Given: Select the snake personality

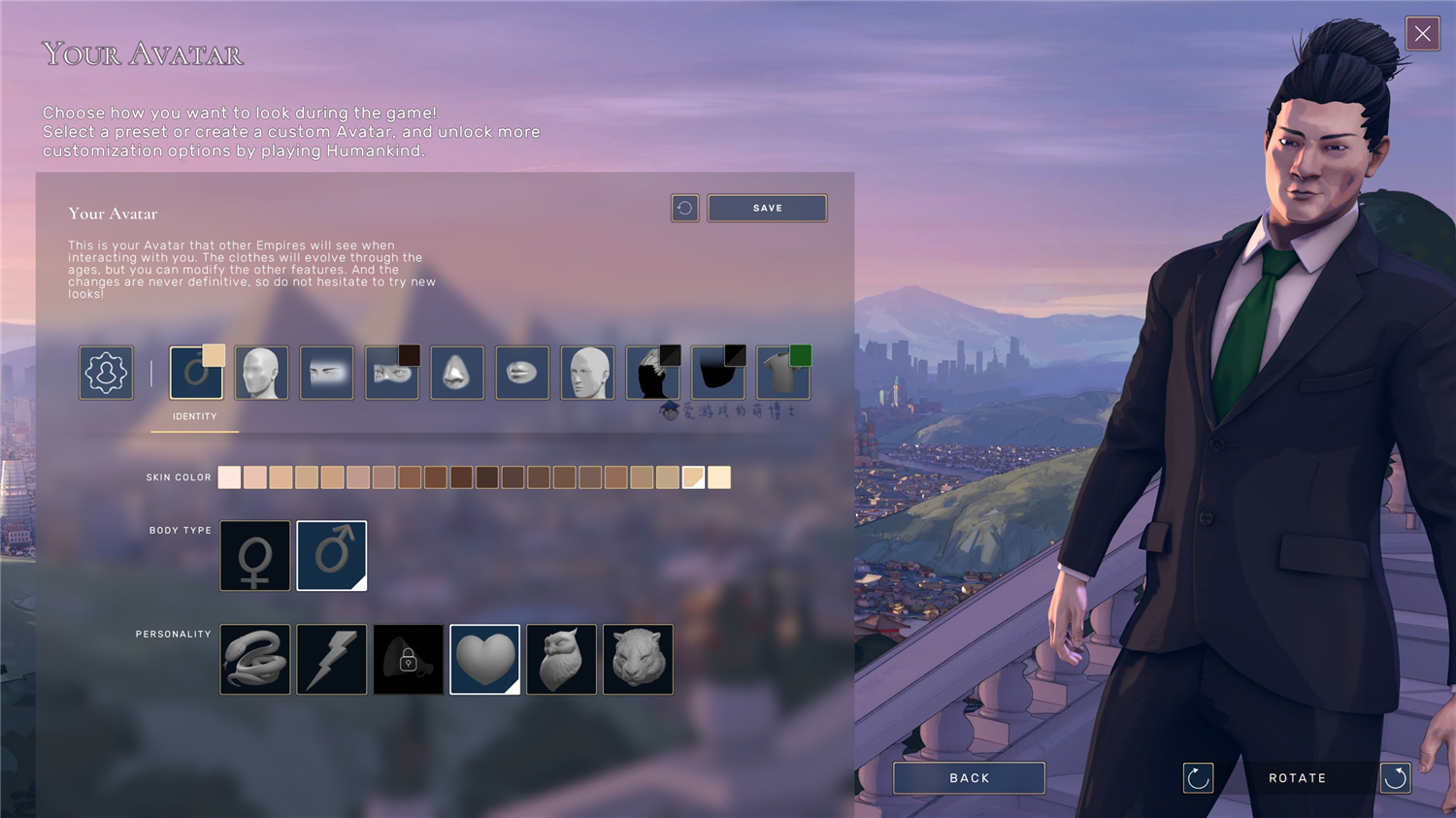Looking at the screenshot, I should (x=255, y=660).
